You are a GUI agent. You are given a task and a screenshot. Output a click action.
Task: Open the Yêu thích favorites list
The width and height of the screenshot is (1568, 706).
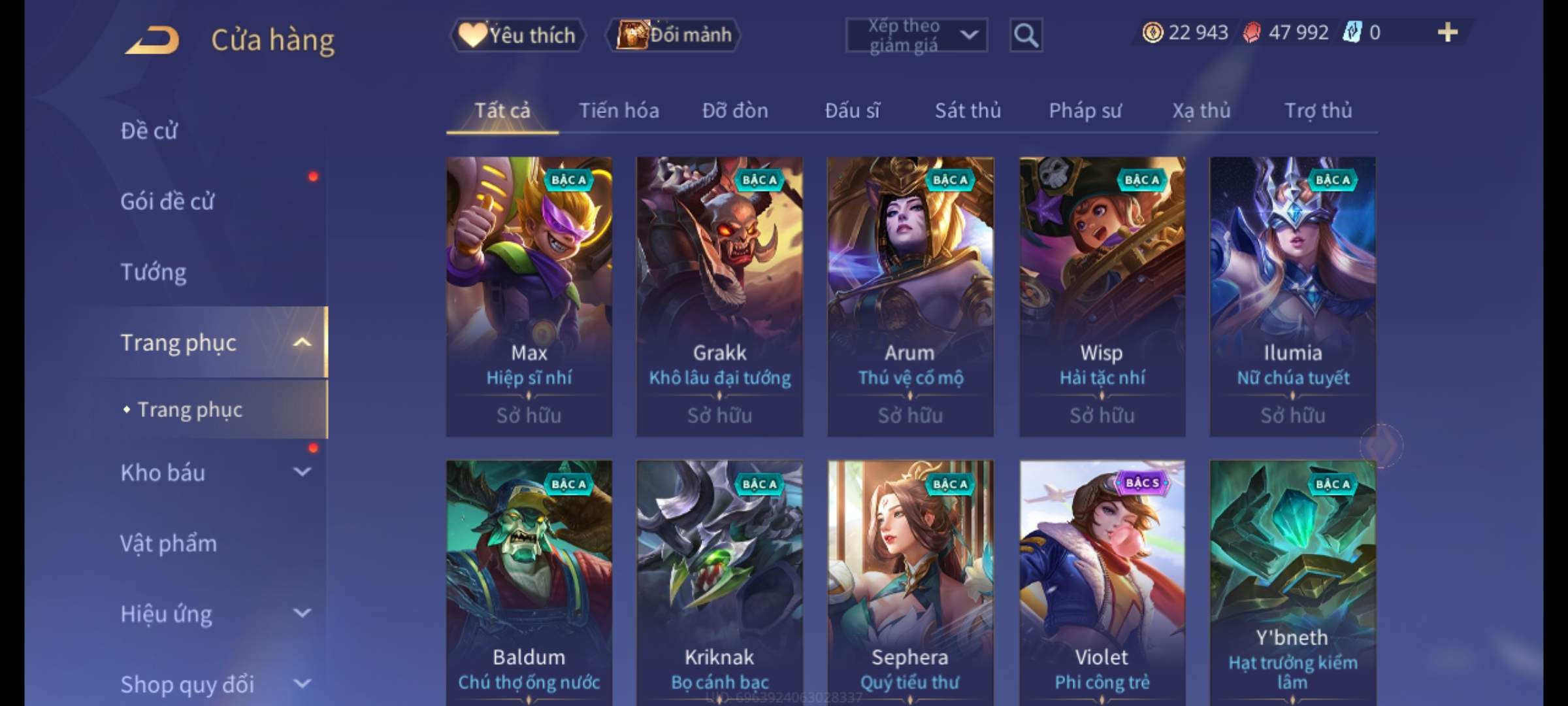tap(517, 35)
